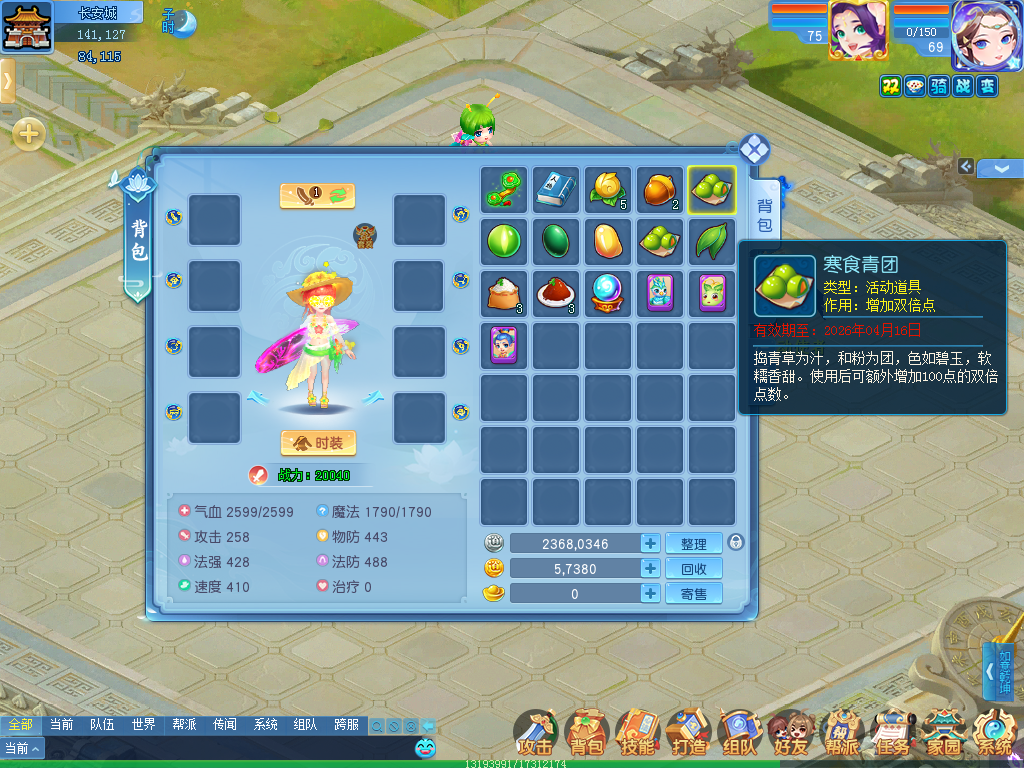Image resolution: width=1024 pixels, height=768 pixels.
Task: Open the 系统 system menu
Action: 994,733
